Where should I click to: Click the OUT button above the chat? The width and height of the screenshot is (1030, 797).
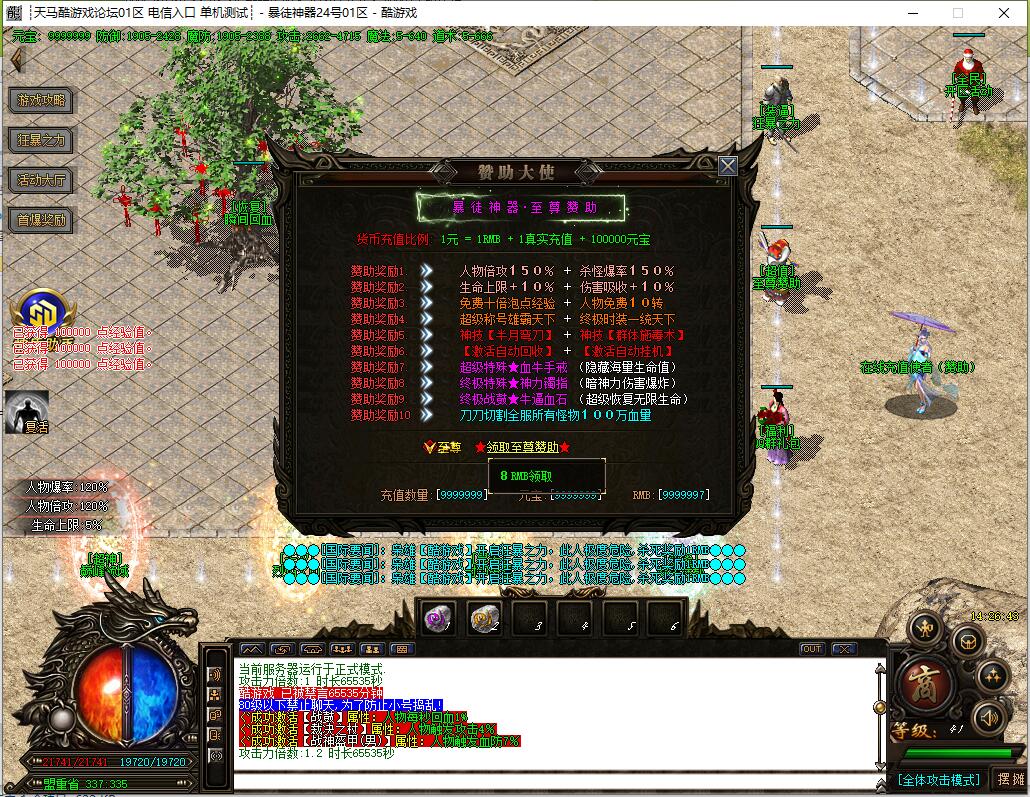coord(811,649)
